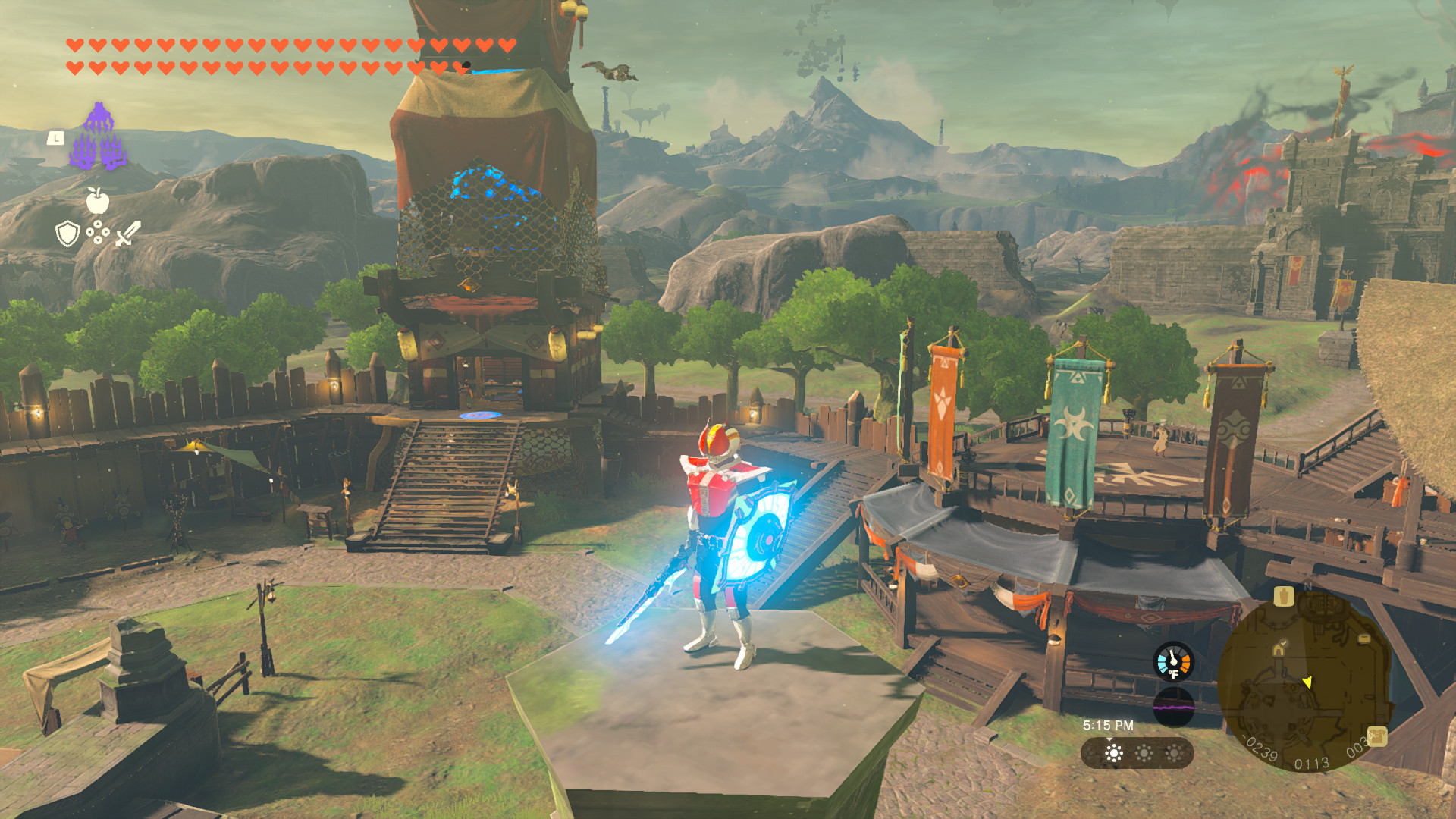Screen dimensions: 1456x819
Task: Open the right d-pad weapon-swap menu
Action: [x=106, y=234]
